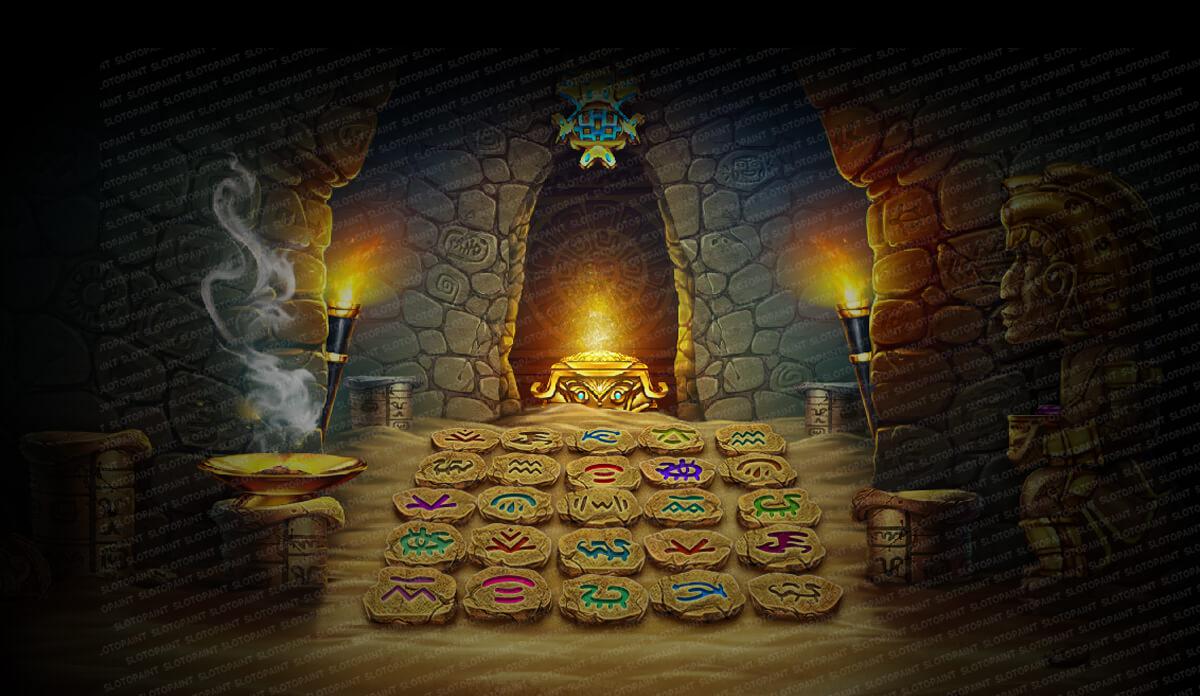The height and width of the screenshot is (696, 1200).
Task: Select the uncolored tile with vertical strokes
Action: pos(599,505)
